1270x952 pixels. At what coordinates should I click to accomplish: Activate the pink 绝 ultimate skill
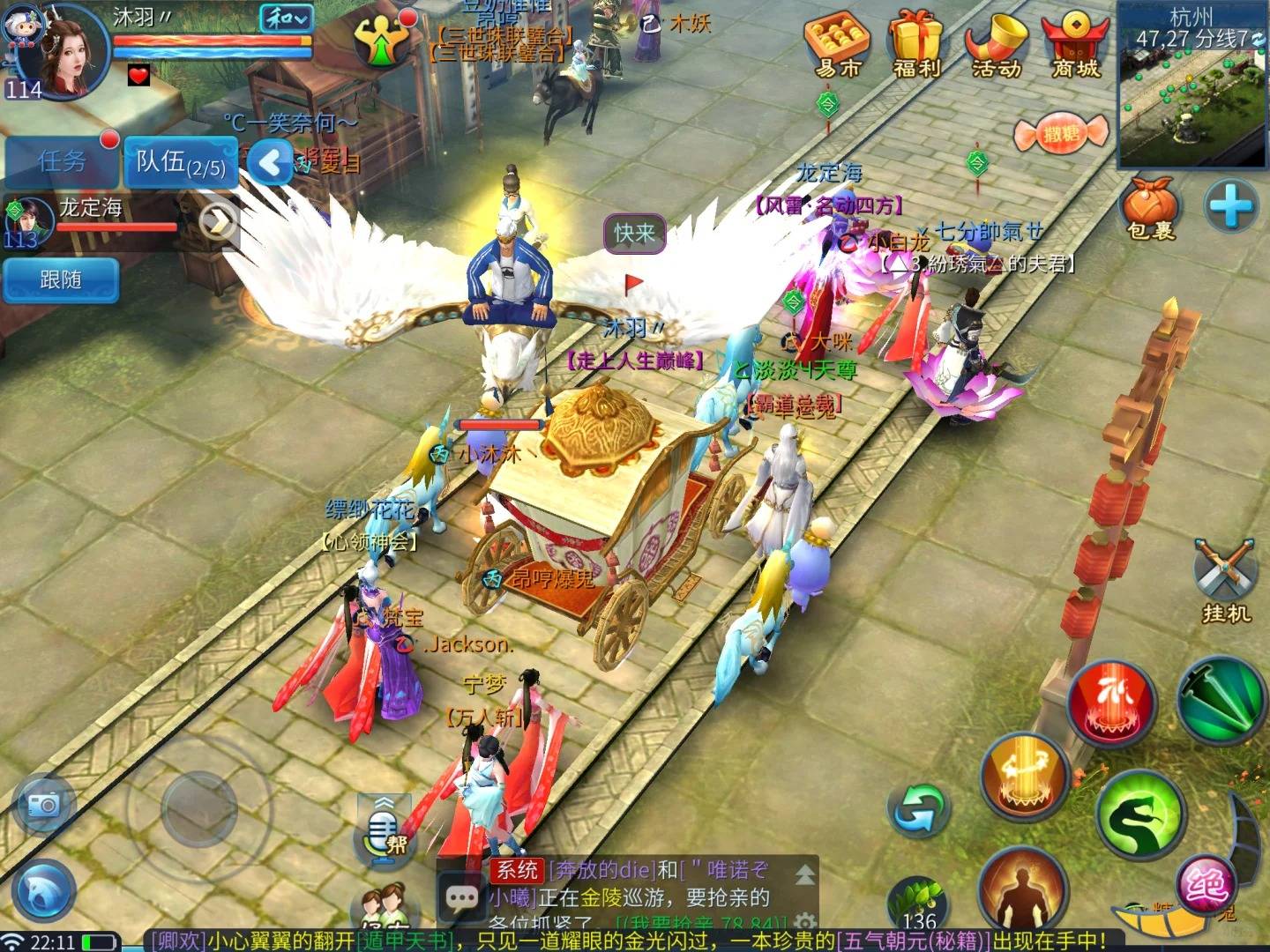[x=1205, y=883]
